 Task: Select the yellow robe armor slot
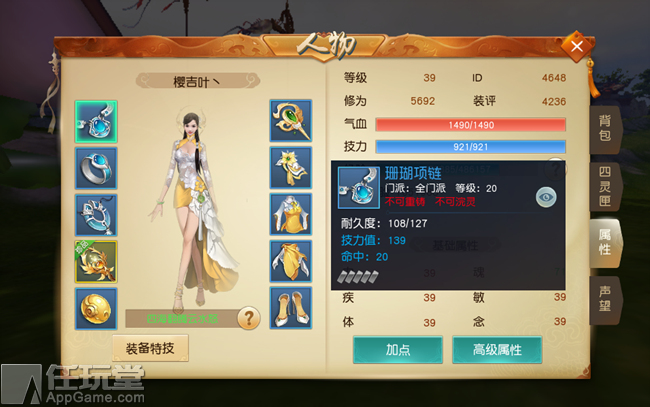tap(290, 215)
